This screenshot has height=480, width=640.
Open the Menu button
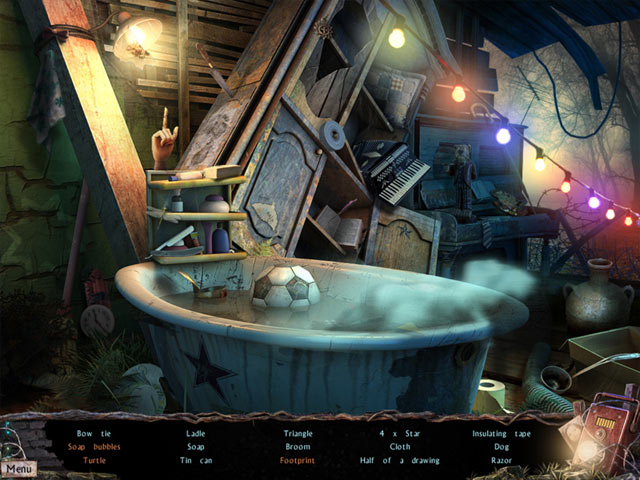17,468
